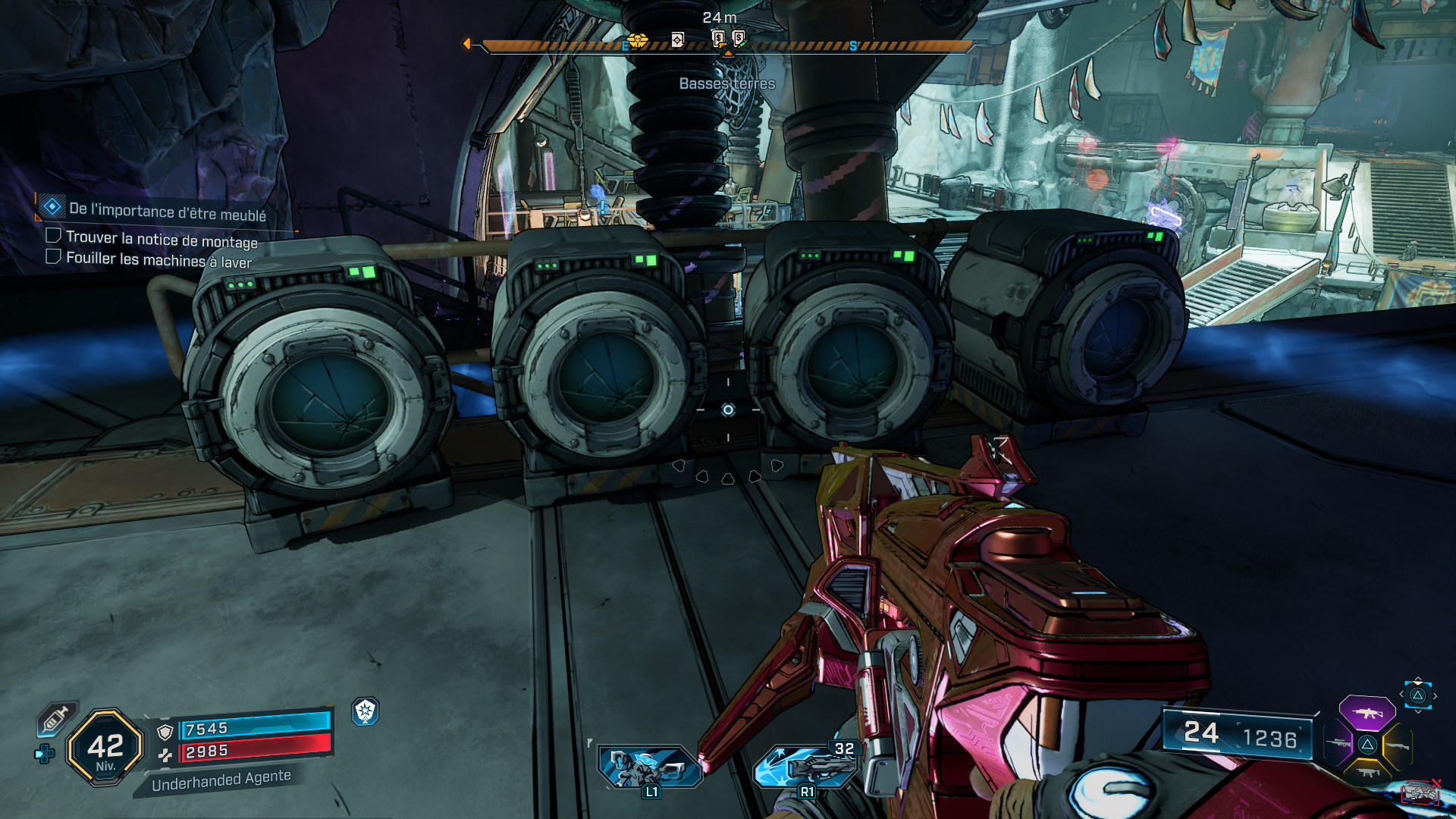Switch to the sniper rifle weapon slot

tap(1338, 744)
